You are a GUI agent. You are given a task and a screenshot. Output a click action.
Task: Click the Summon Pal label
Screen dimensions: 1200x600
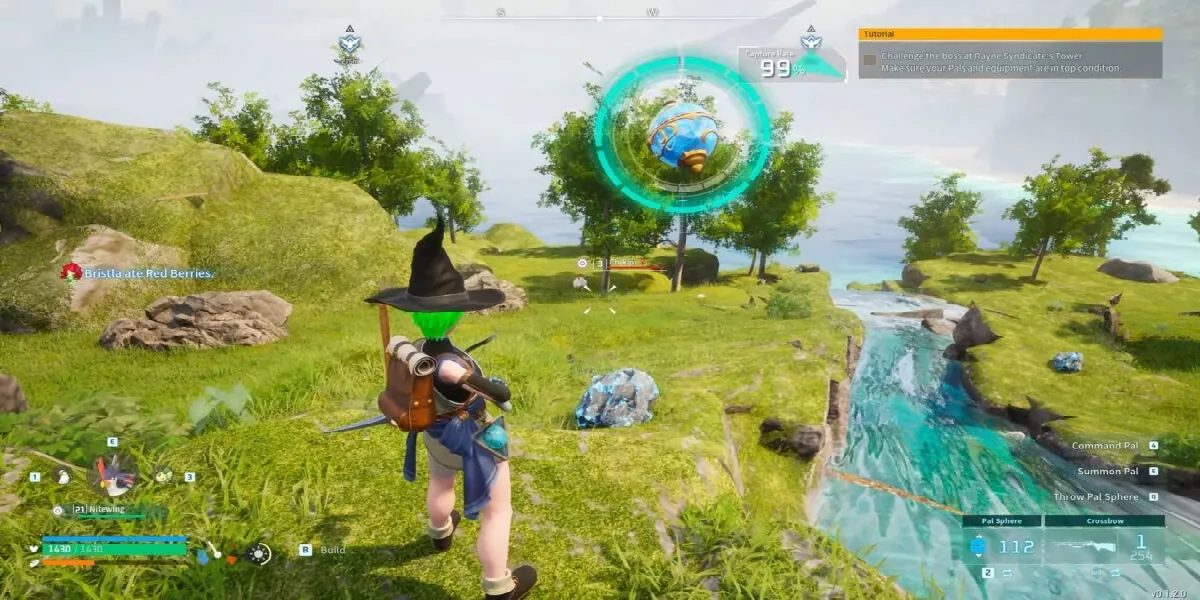pyautogui.click(x=1107, y=470)
